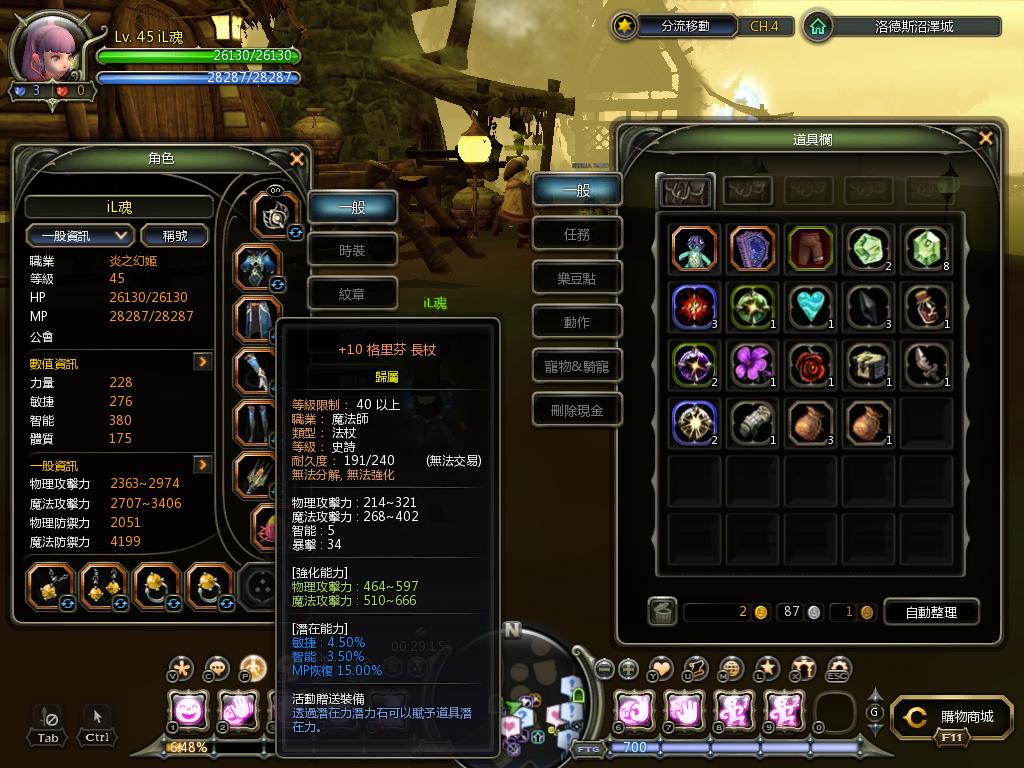Switch to the 任務 inventory tab

coord(577,235)
